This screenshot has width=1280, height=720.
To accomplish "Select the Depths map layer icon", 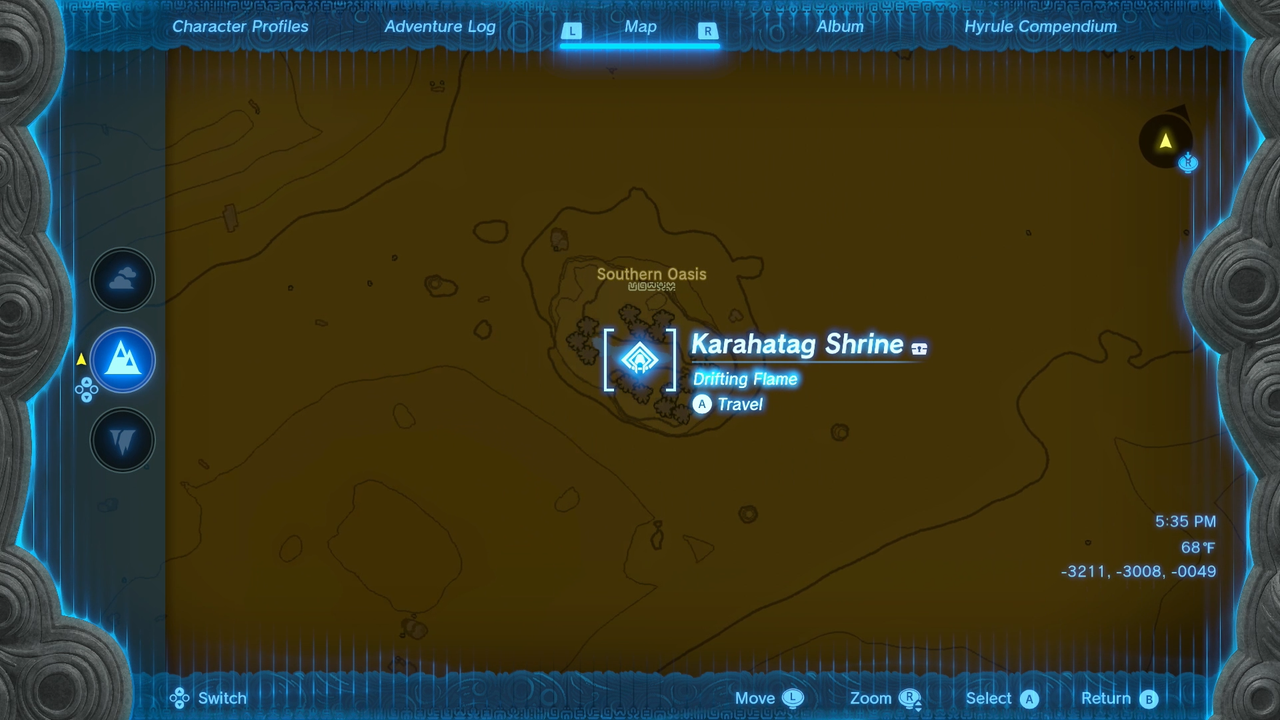I will [x=122, y=440].
